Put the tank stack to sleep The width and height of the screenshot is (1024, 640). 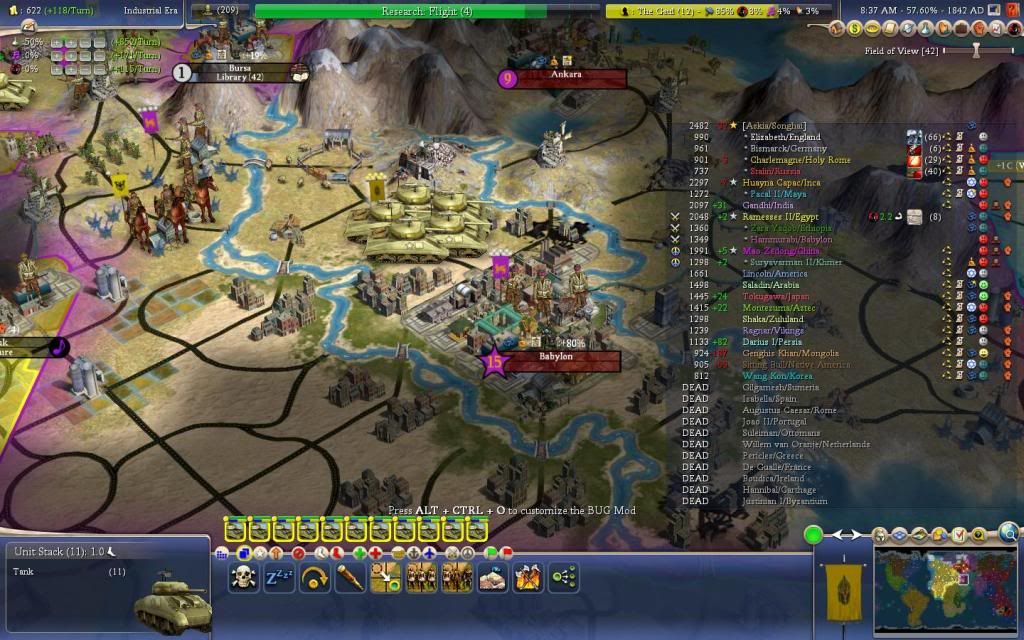[x=279, y=577]
